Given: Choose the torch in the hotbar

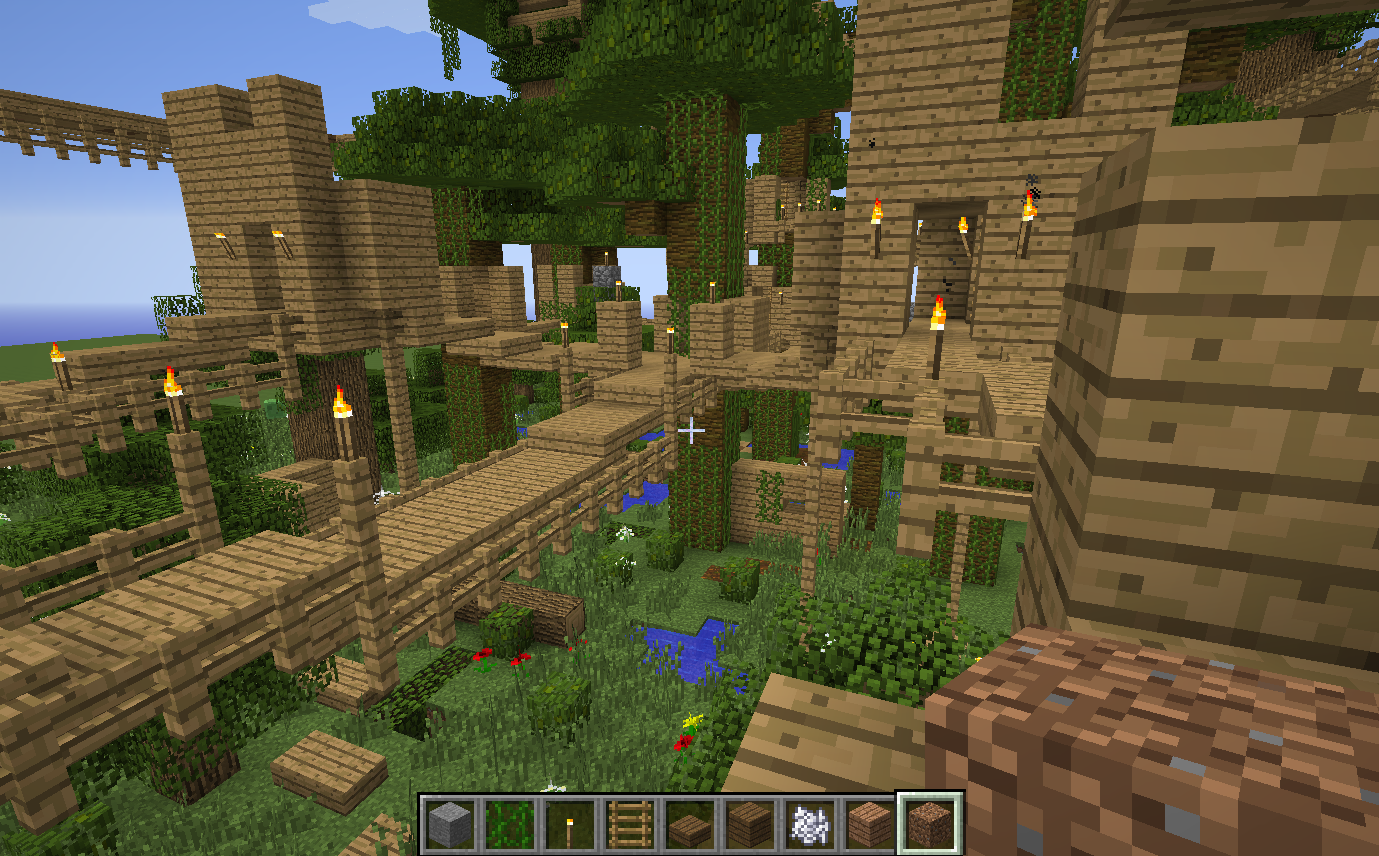Looking at the screenshot, I should pos(570,825).
